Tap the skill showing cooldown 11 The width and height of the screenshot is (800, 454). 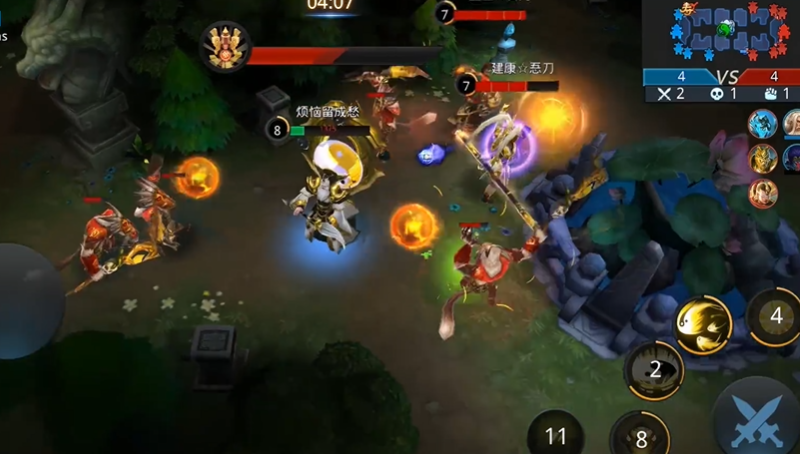coord(556,434)
